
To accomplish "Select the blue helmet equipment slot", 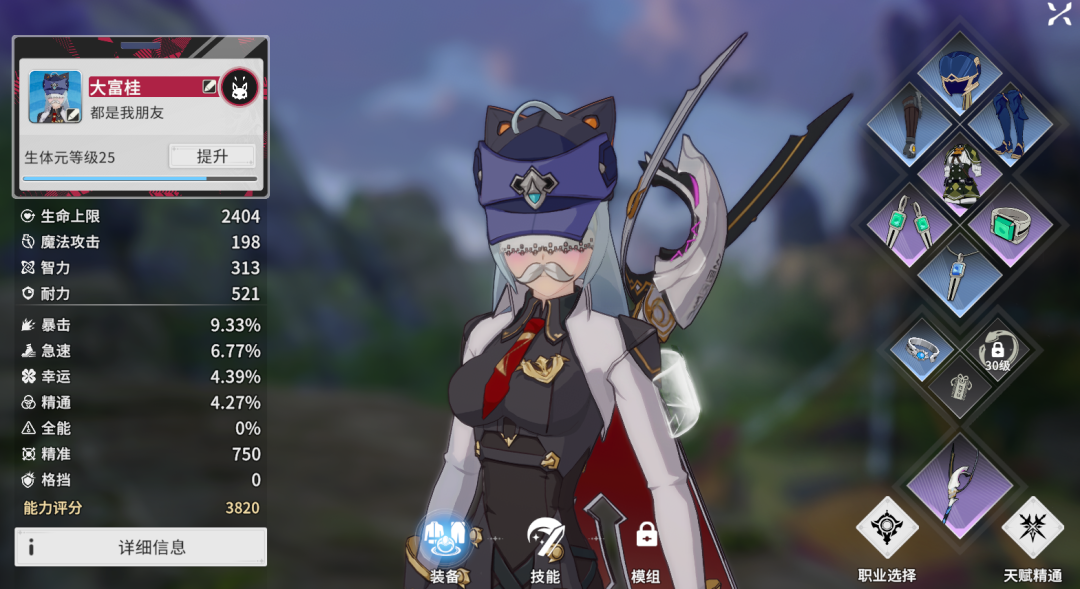I will 959,73.
